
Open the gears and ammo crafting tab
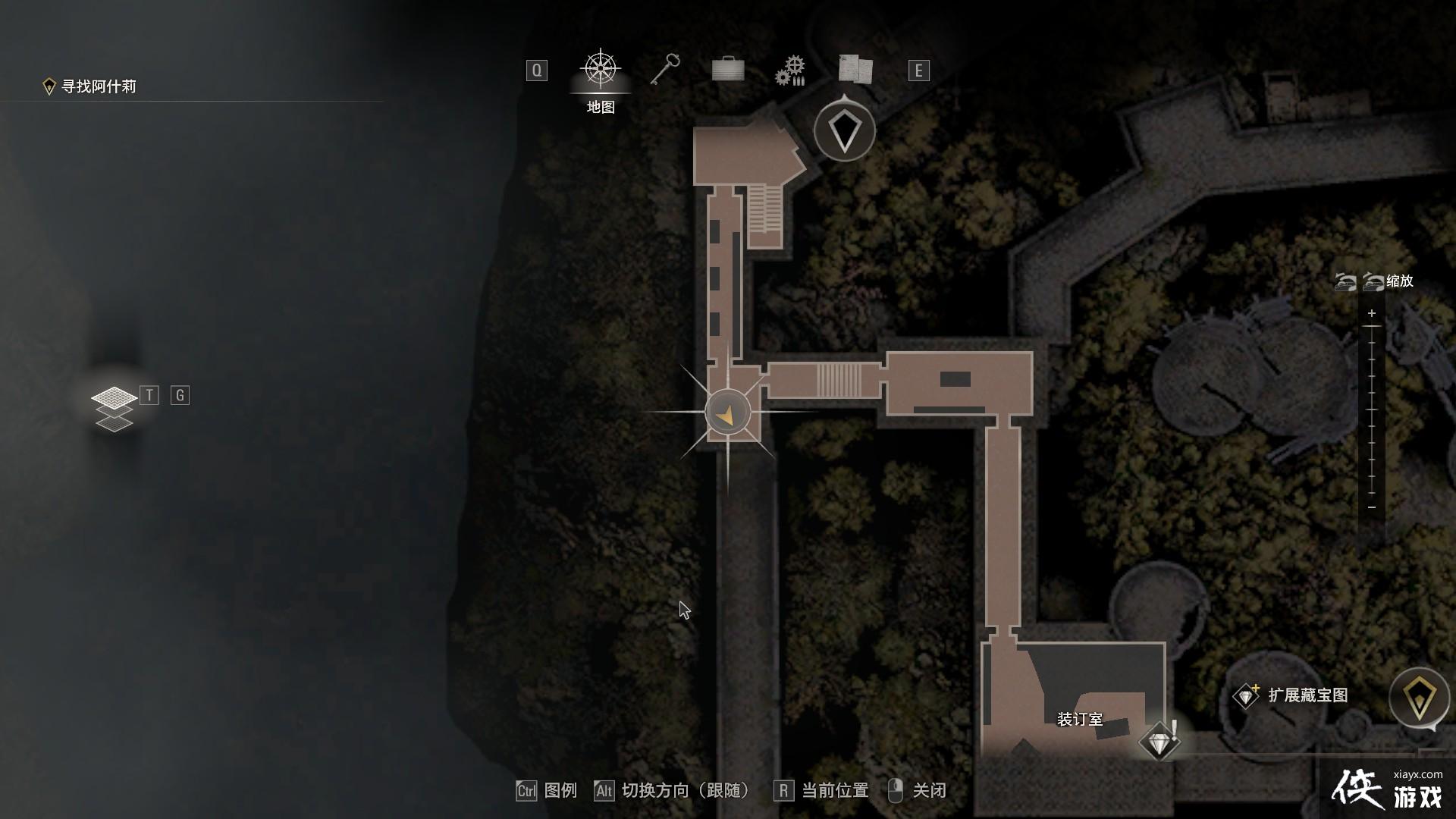pyautogui.click(x=790, y=71)
